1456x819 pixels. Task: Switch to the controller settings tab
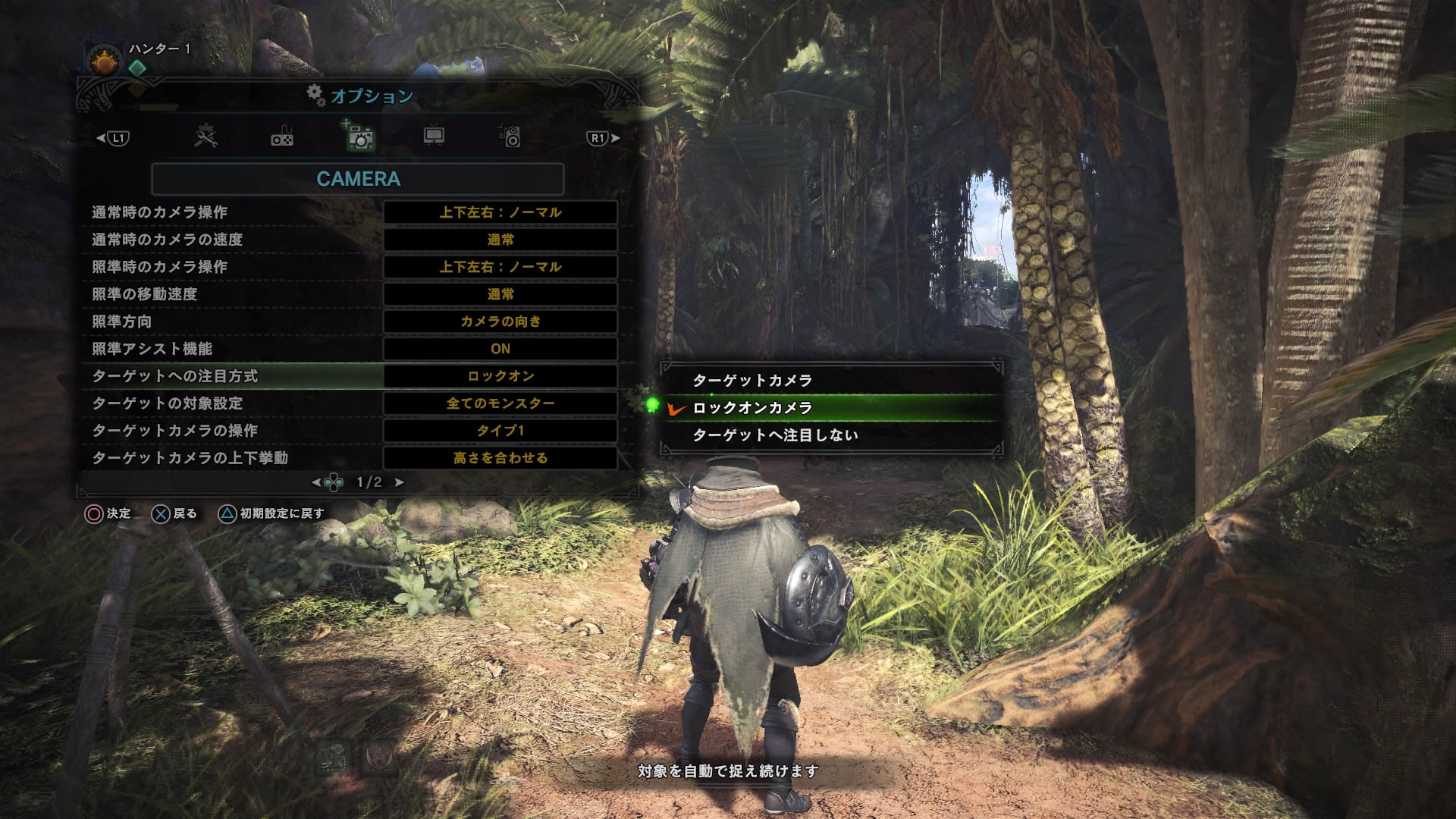[282, 137]
